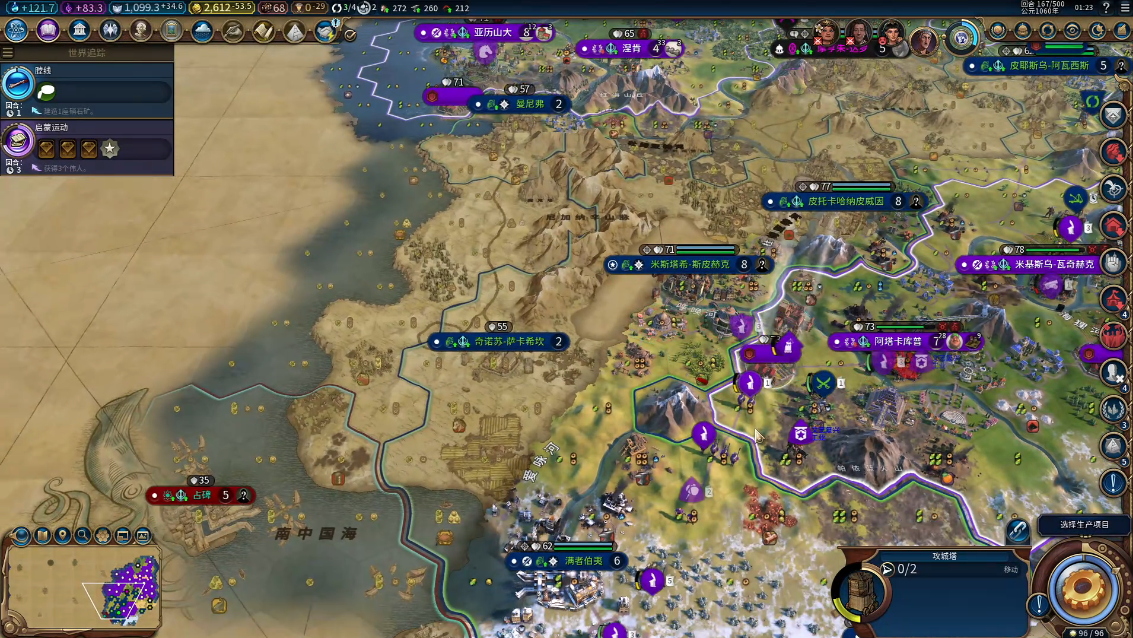Open the technology tree button
1133x638 pixels.
pos(17,31)
